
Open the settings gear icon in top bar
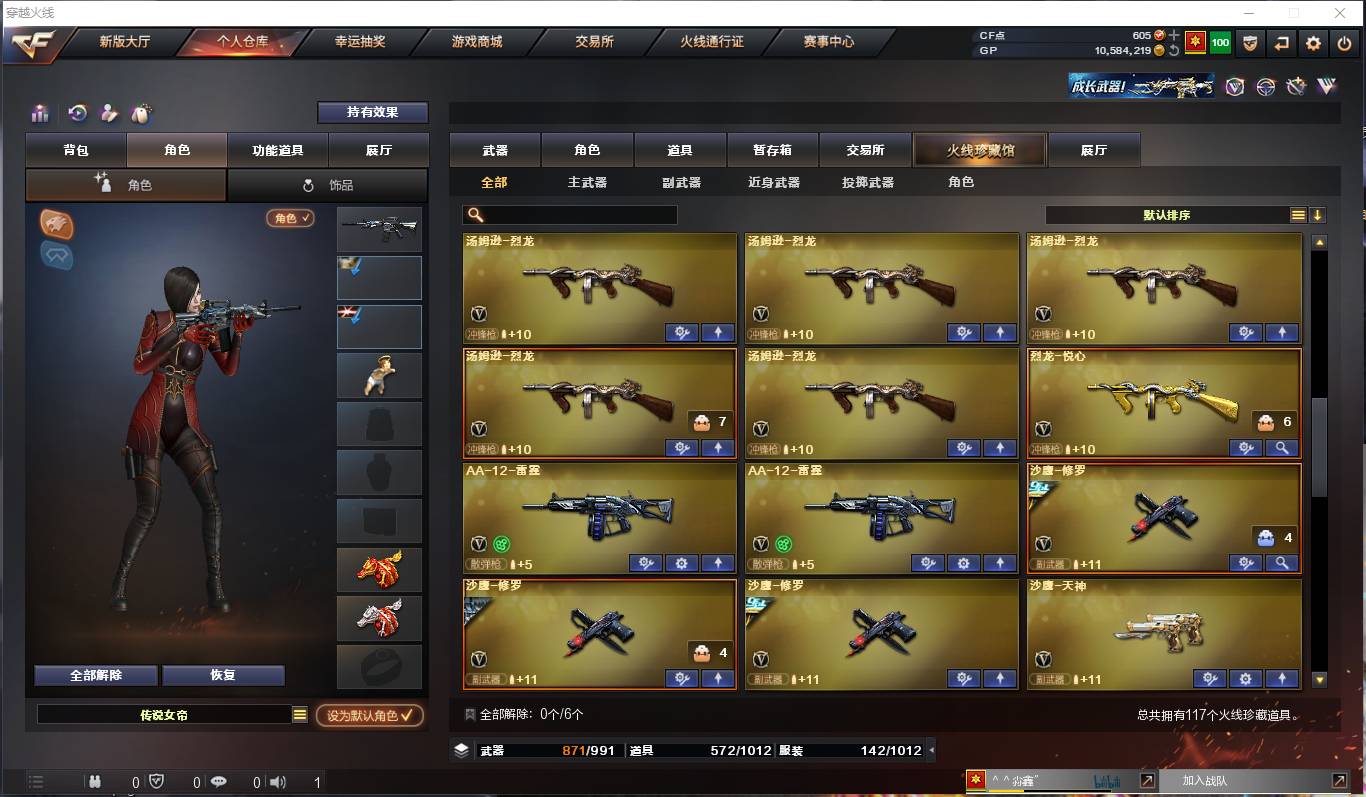coord(1312,43)
